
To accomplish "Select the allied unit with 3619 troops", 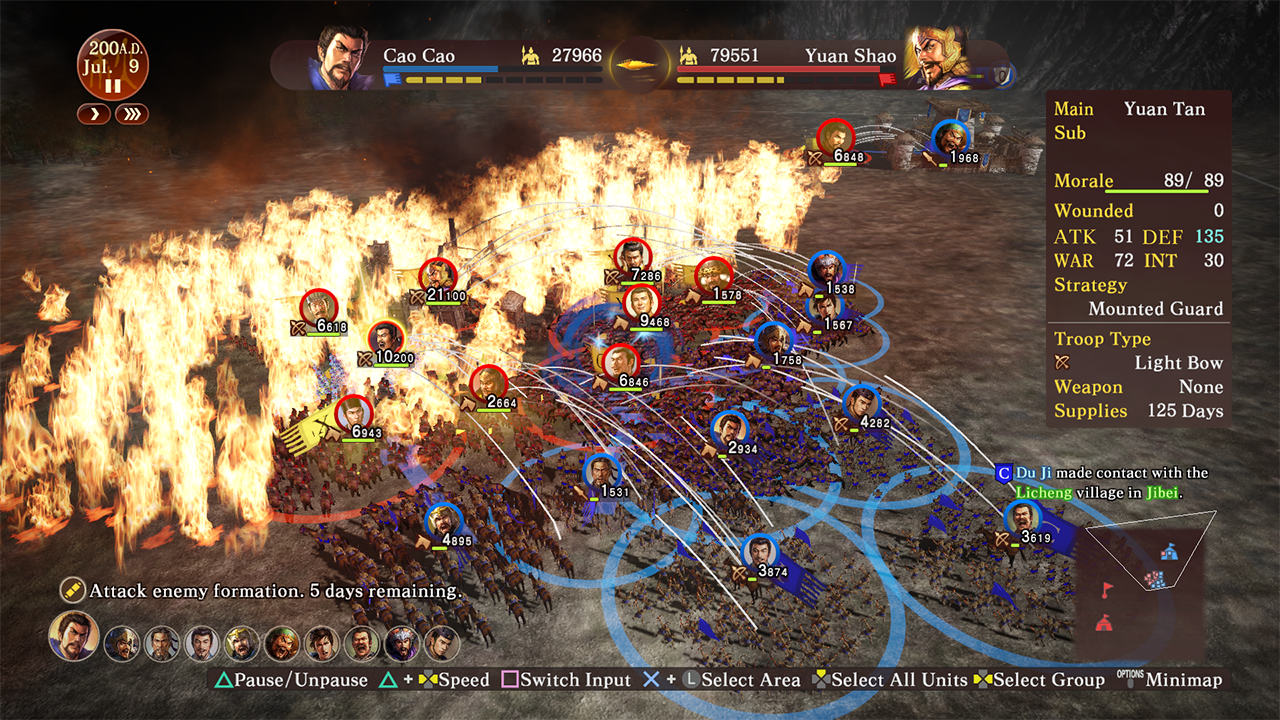I will coord(1022,519).
